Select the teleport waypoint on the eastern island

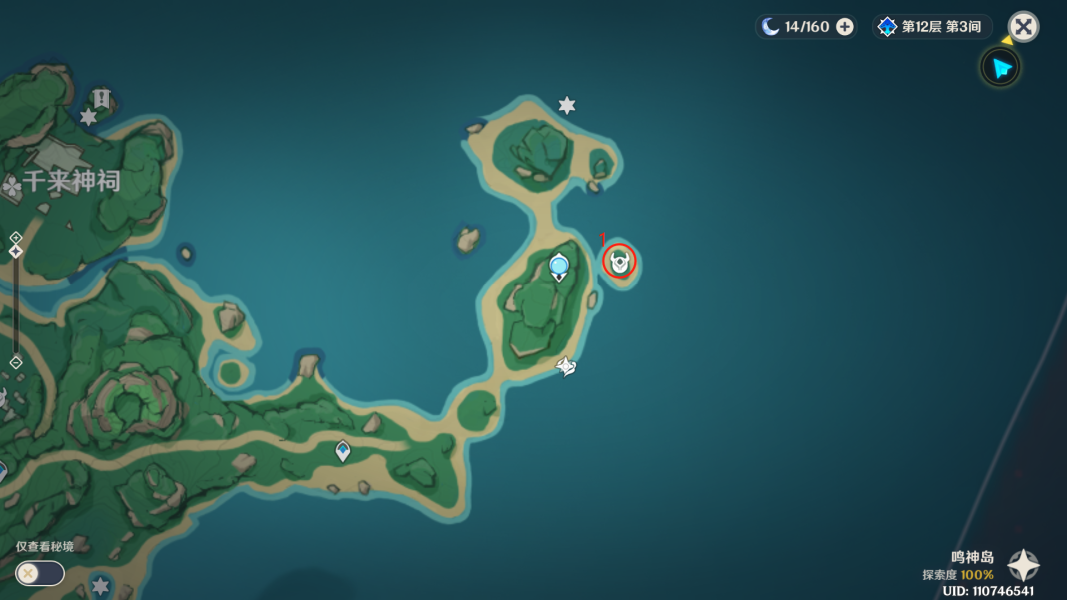(559, 266)
